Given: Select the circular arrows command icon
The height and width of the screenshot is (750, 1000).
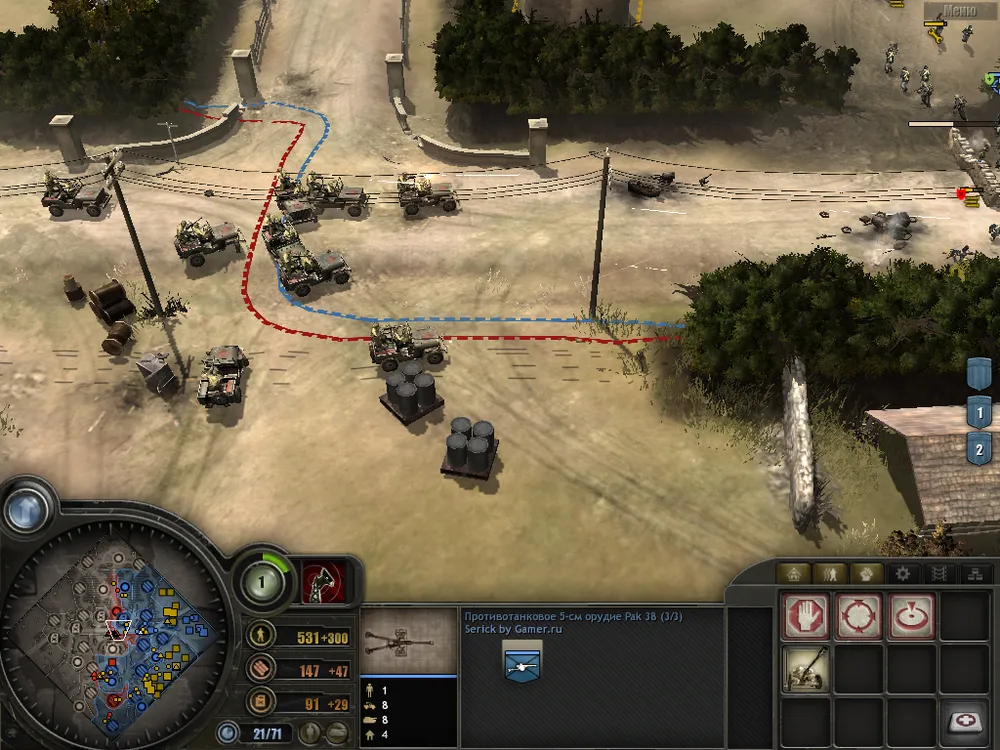Looking at the screenshot, I should coord(859,617).
